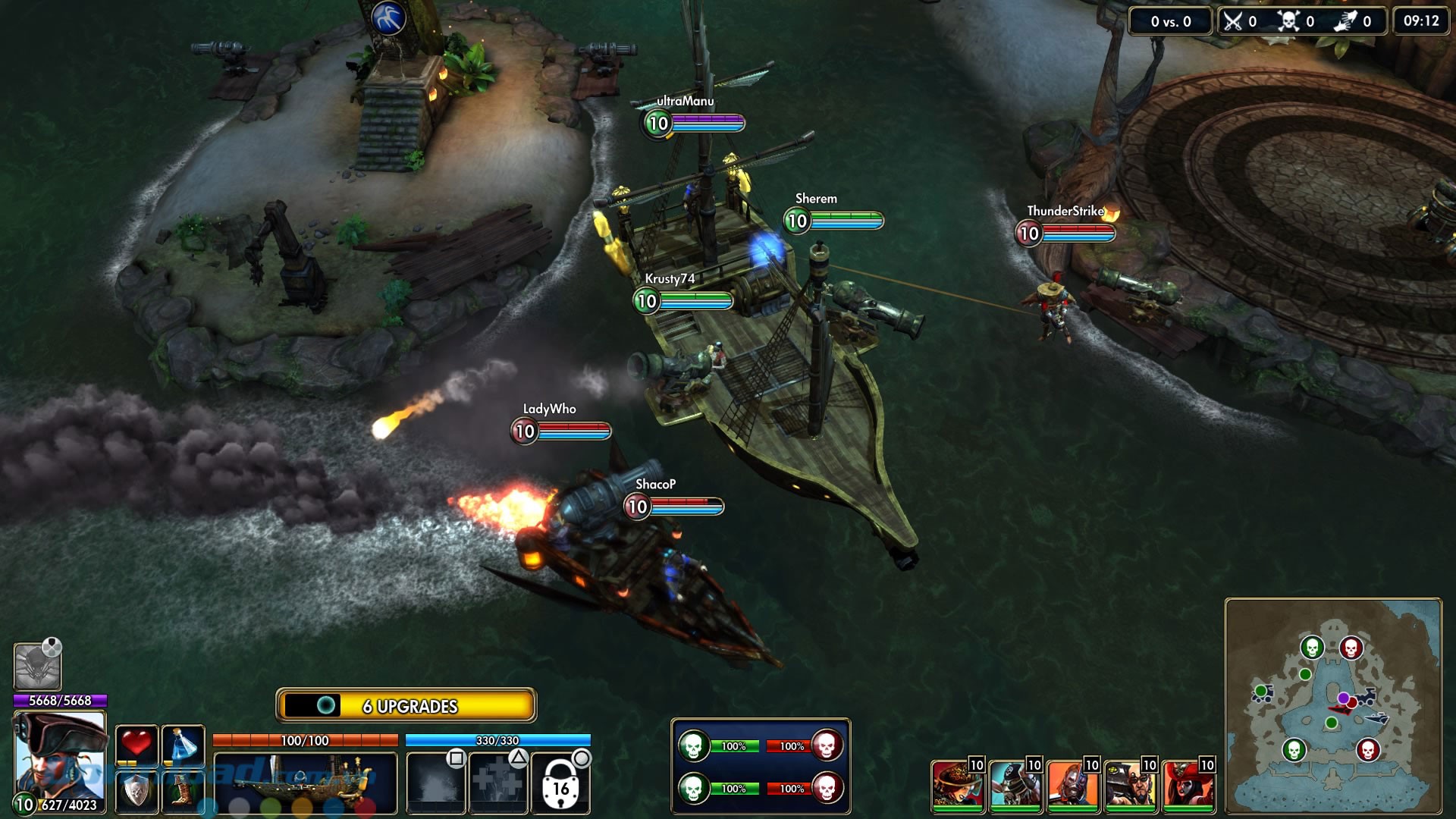Activate the water splash ability
The width and height of the screenshot is (1456, 819).
(435, 783)
